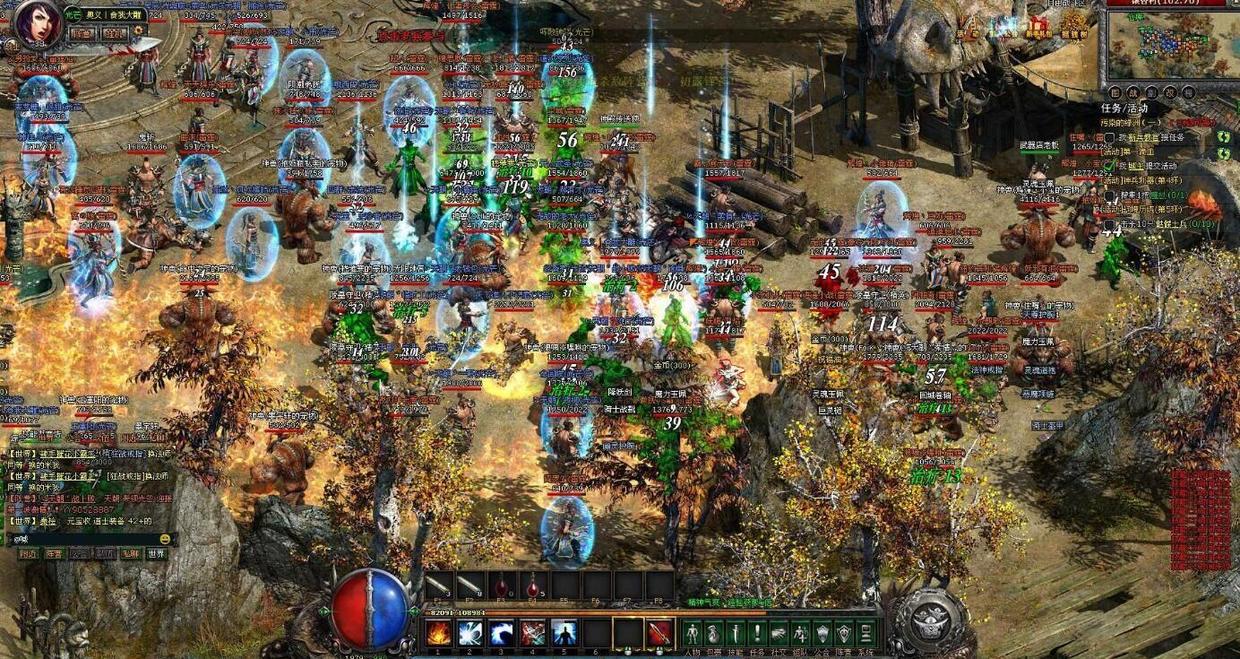Switch chat to the 世界 world channel
The width and height of the screenshot is (1240, 659).
156,554
